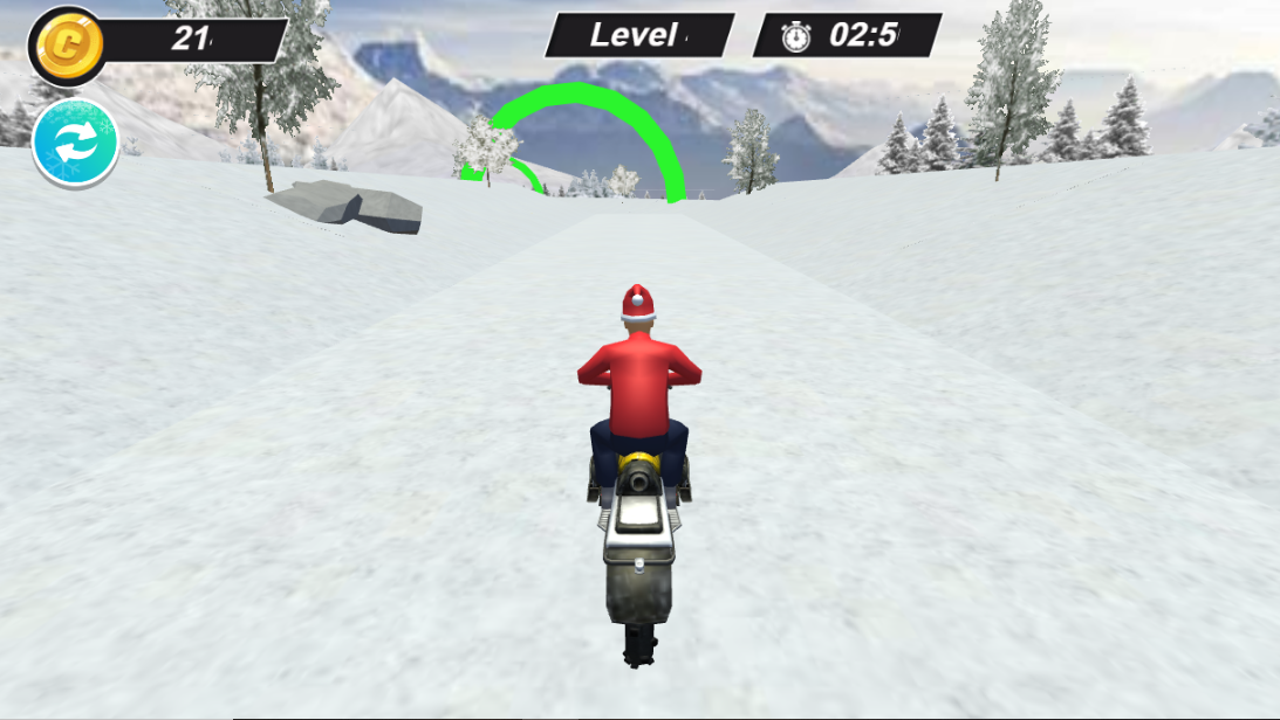Click the clock face inside the stopwatch icon
The image size is (1280, 720).
[795, 38]
